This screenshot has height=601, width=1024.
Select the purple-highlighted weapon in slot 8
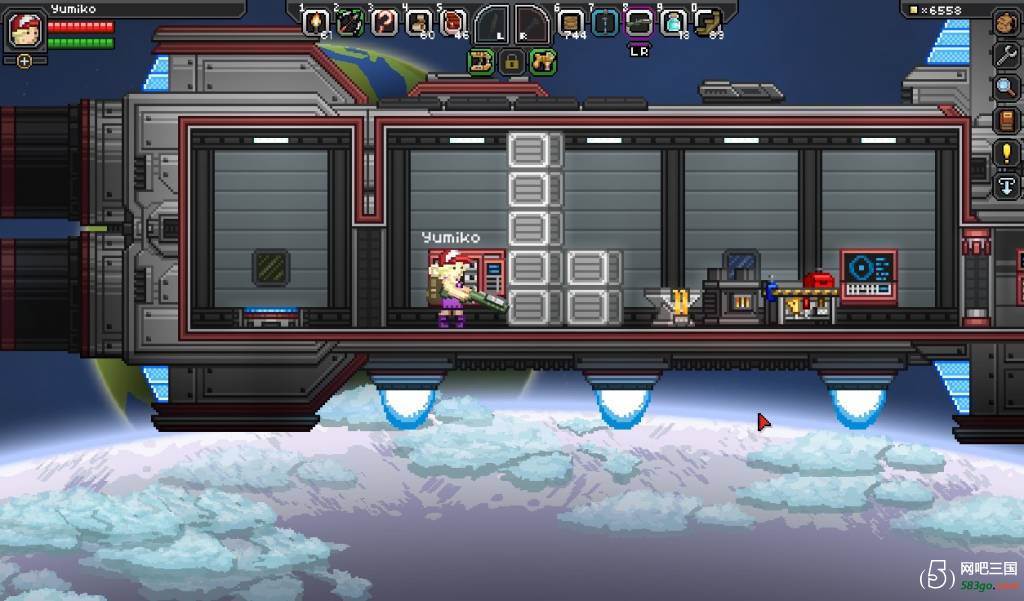639,23
